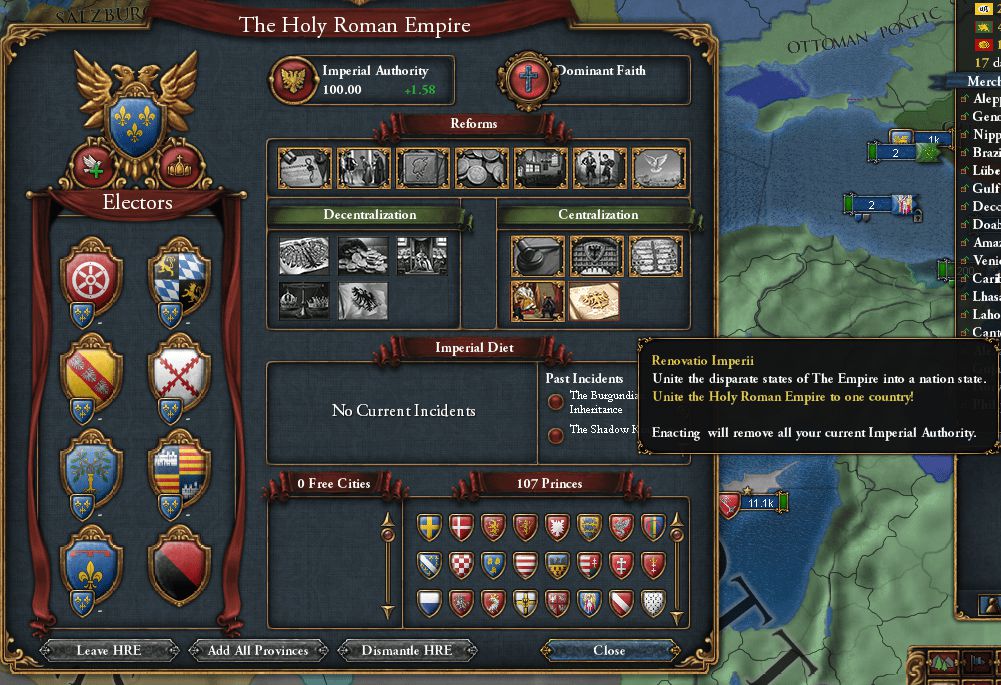Select the black eagle flag decentralization reform
This screenshot has height=685, width=1001.
pyautogui.click(x=363, y=301)
